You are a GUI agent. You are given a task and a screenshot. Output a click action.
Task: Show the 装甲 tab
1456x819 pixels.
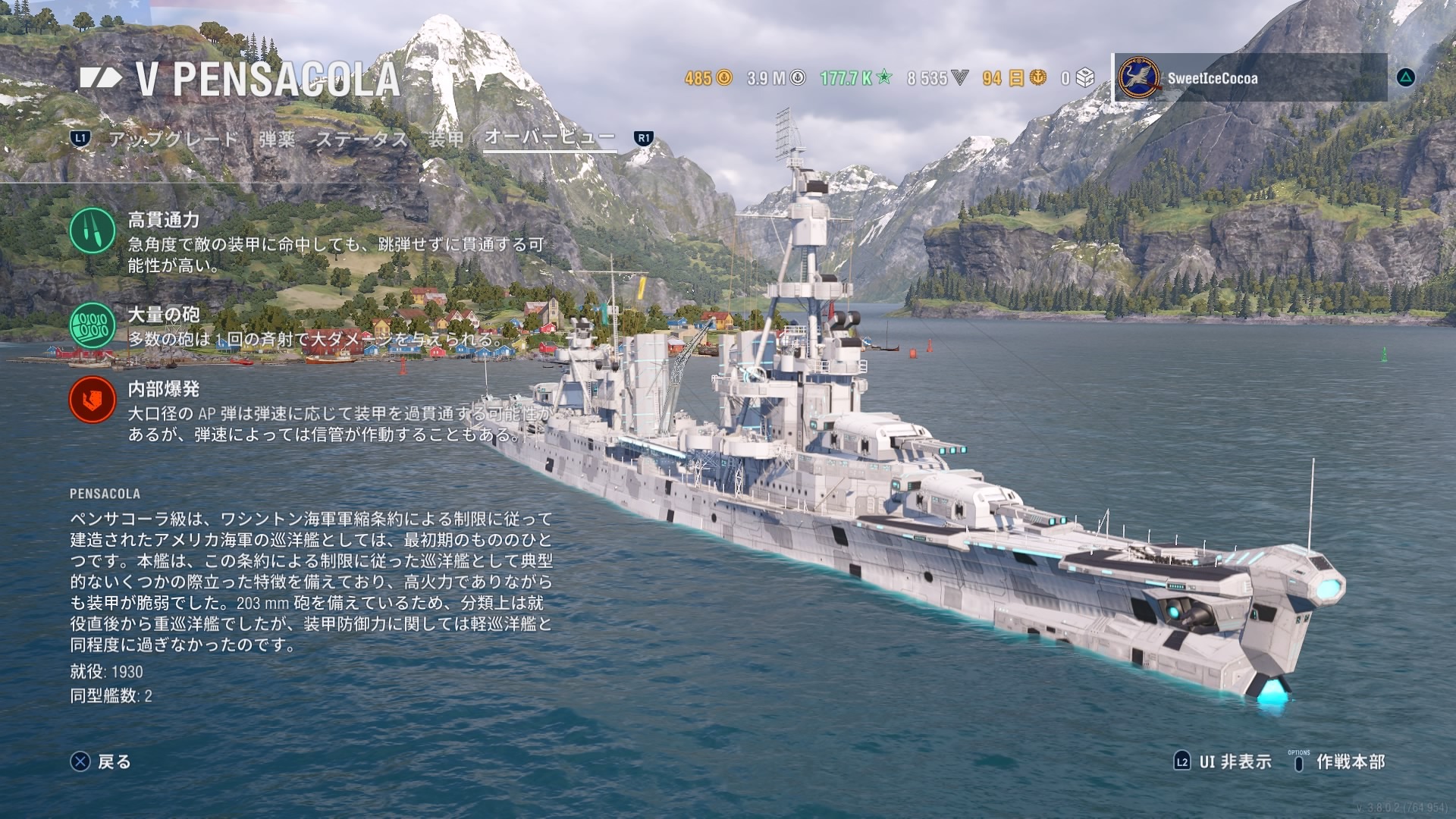tap(446, 139)
